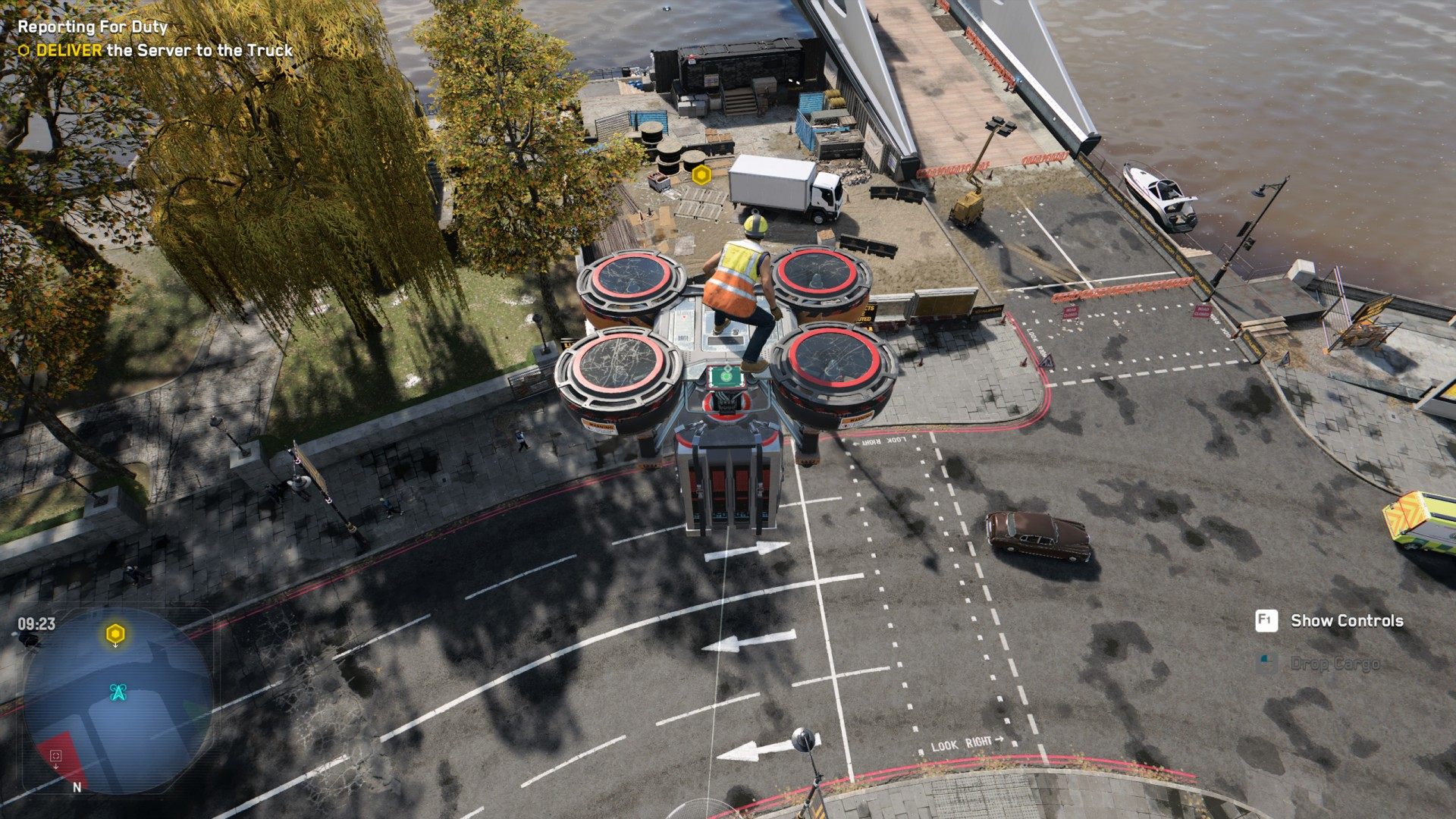This screenshot has width=1456, height=819.
Task: Click the blue drone player icon on minimap
Action: [118, 692]
